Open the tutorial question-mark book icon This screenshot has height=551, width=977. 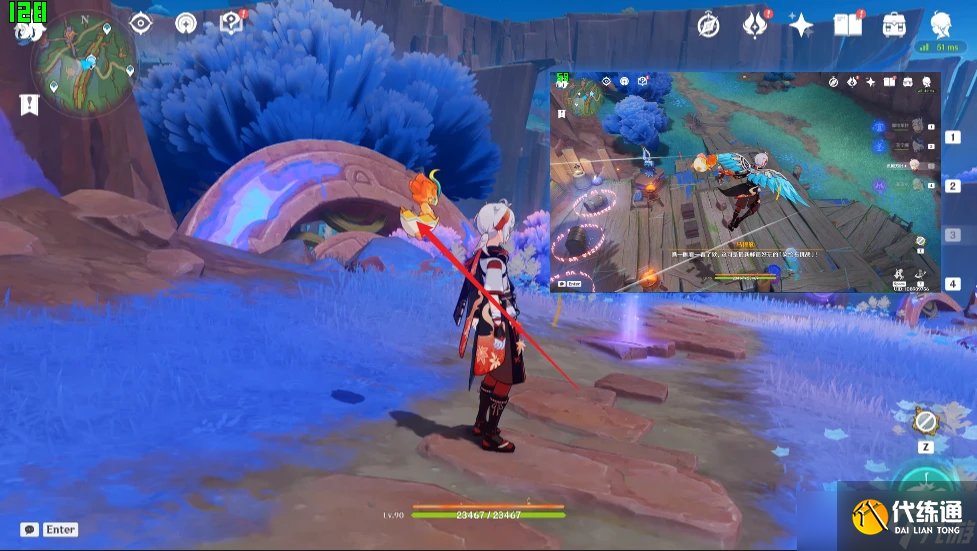click(x=232, y=22)
